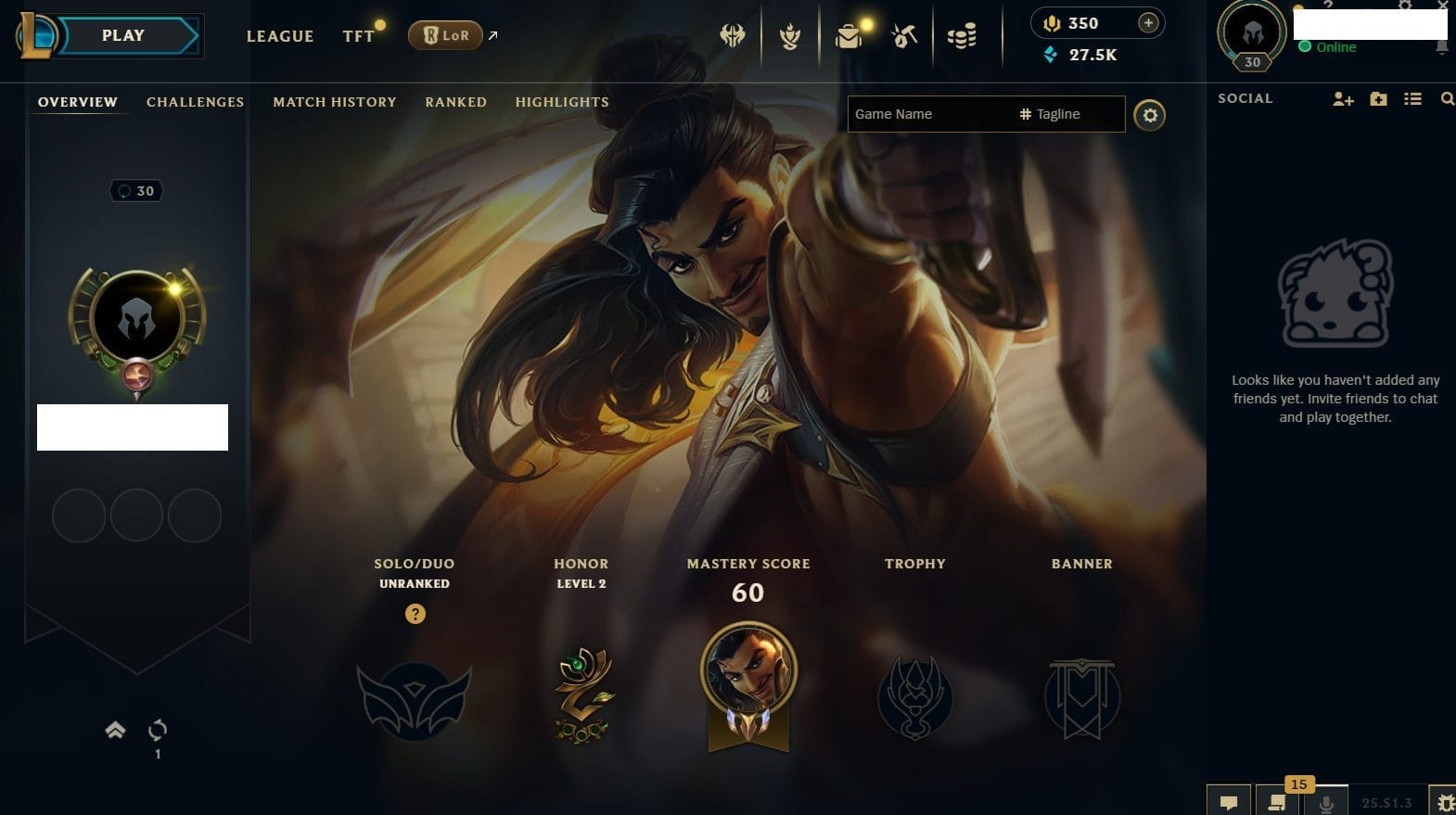Viewport: 1456px width, 815px height.
Task: Select the Overview tab
Action: point(78,102)
